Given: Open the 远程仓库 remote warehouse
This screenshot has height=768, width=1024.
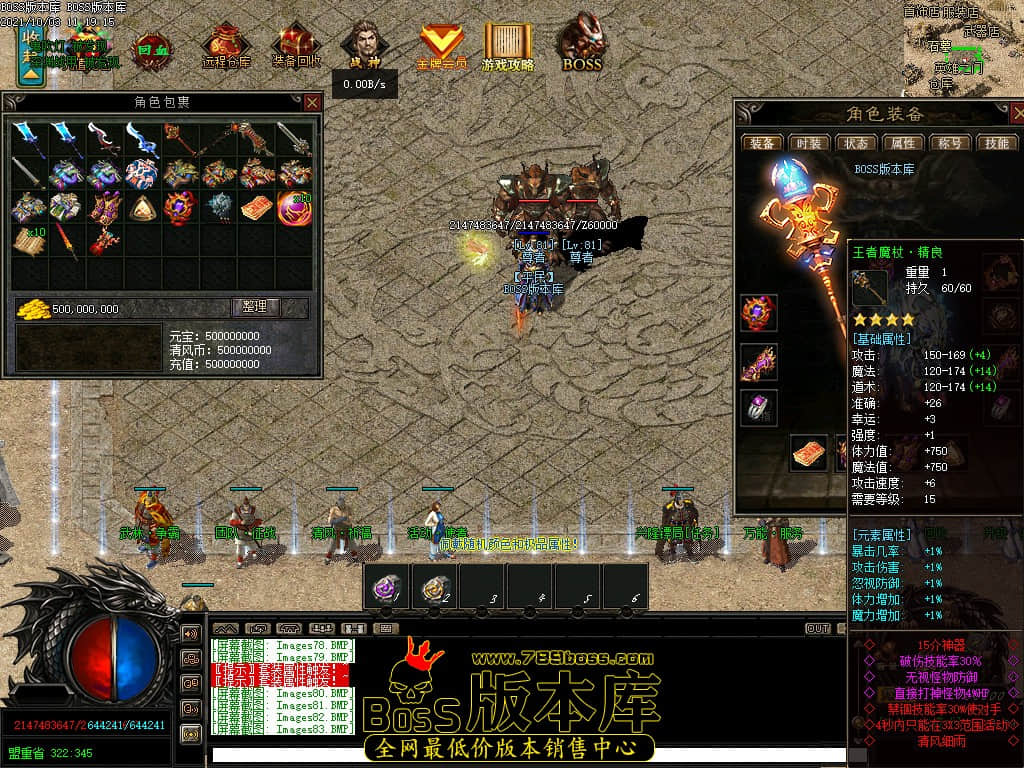Looking at the screenshot, I should point(226,47).
